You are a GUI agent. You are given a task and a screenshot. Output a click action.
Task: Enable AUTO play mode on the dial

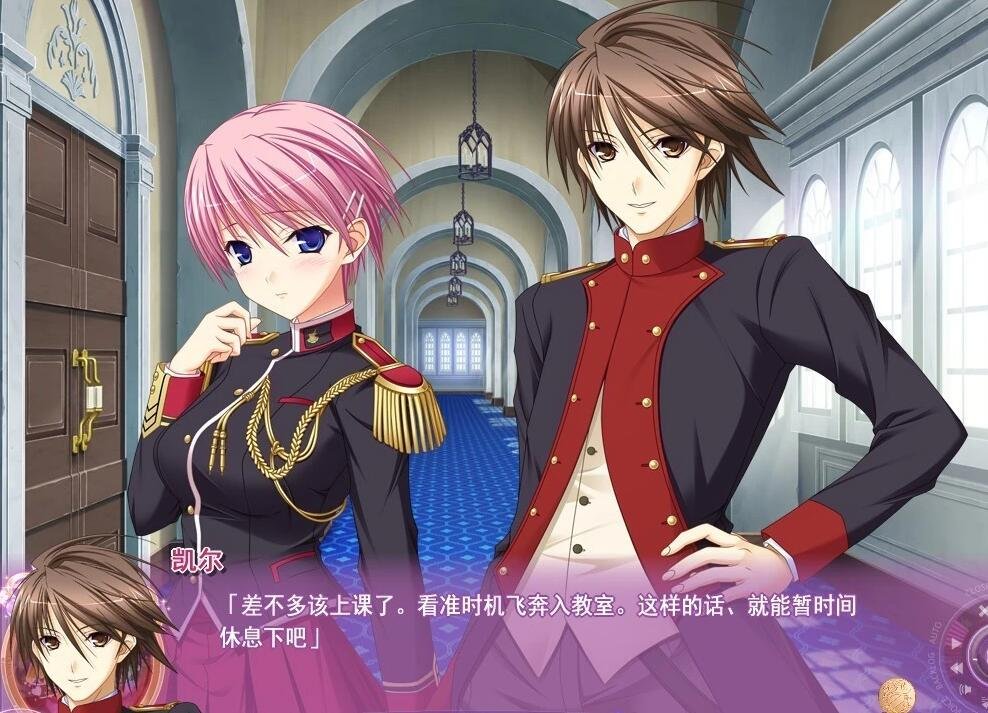955,643
